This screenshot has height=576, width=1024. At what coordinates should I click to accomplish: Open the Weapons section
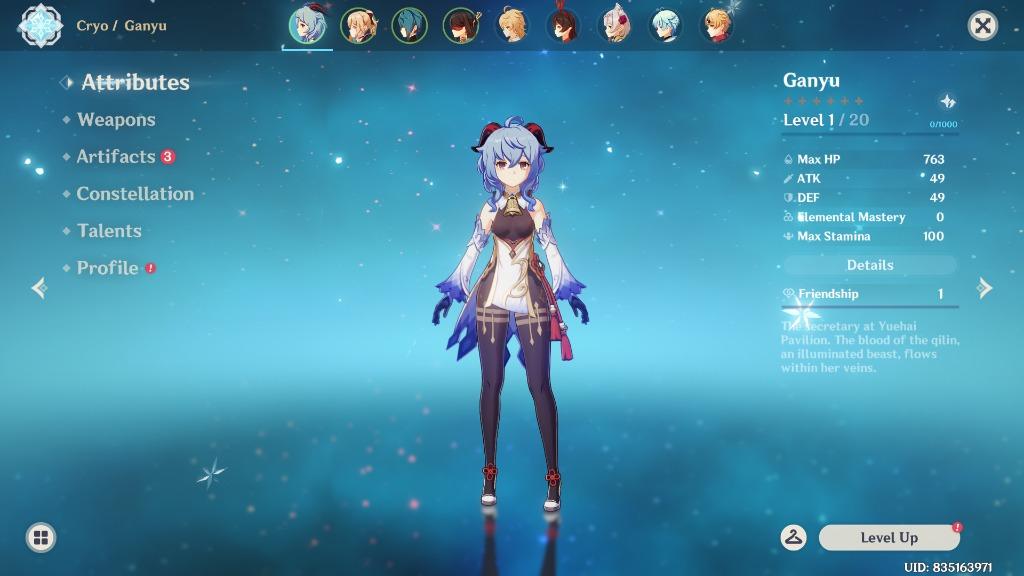[116, 120]
